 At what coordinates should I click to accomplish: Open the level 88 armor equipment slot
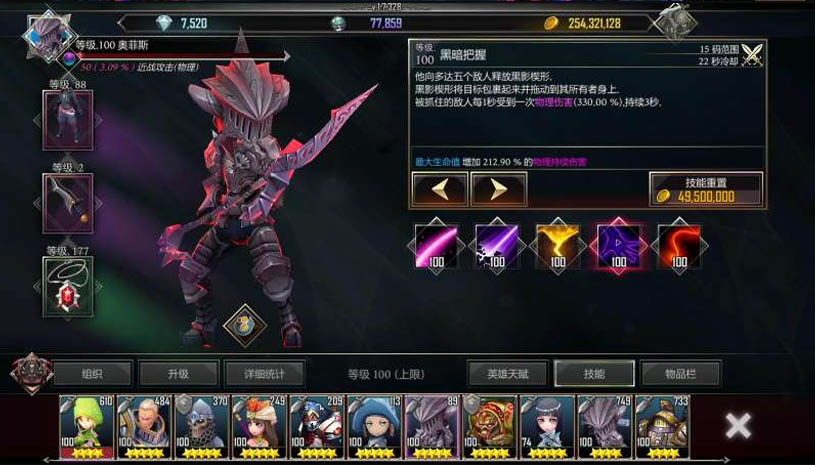click(x=68, y=120)
